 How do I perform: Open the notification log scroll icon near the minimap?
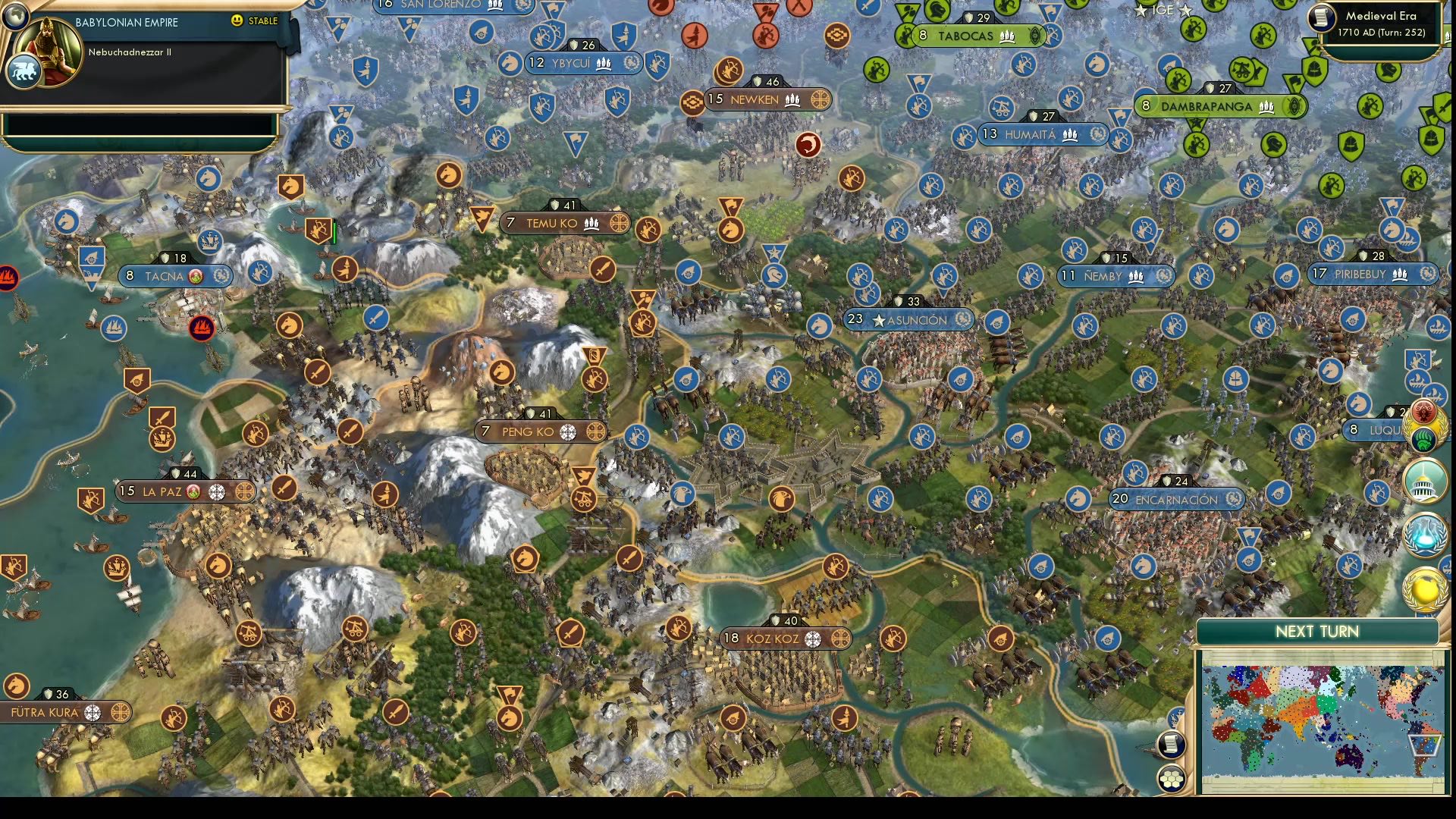(x=1171, y=744)
